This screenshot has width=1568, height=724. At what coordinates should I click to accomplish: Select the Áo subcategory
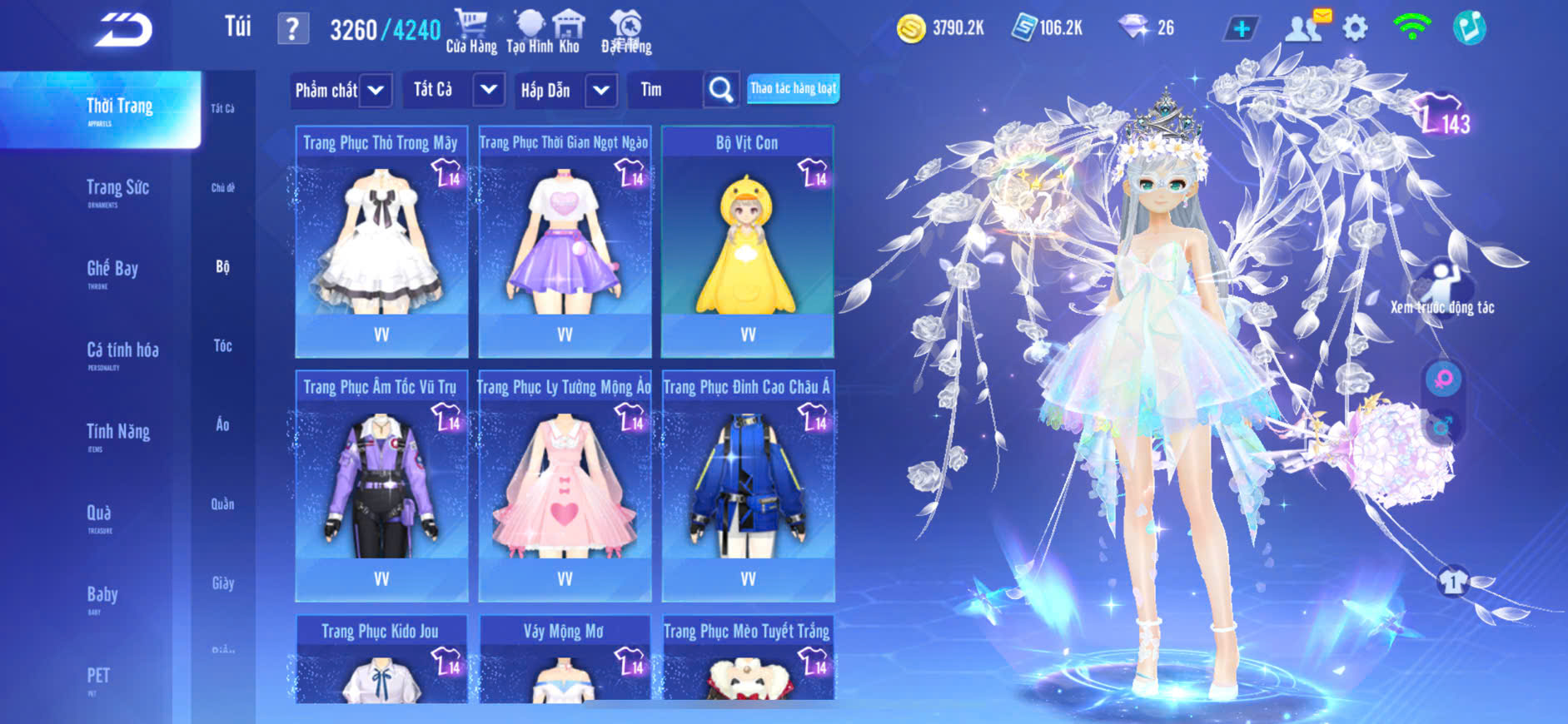[222, 424]
